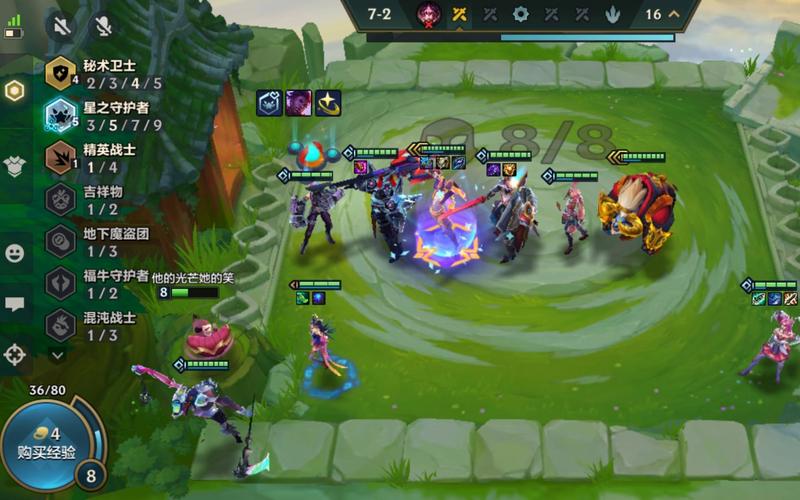The width and height of the screenshot is (800, 500).
Task: Toggle the muted speaker icon
Action: (x=62, y=25)
